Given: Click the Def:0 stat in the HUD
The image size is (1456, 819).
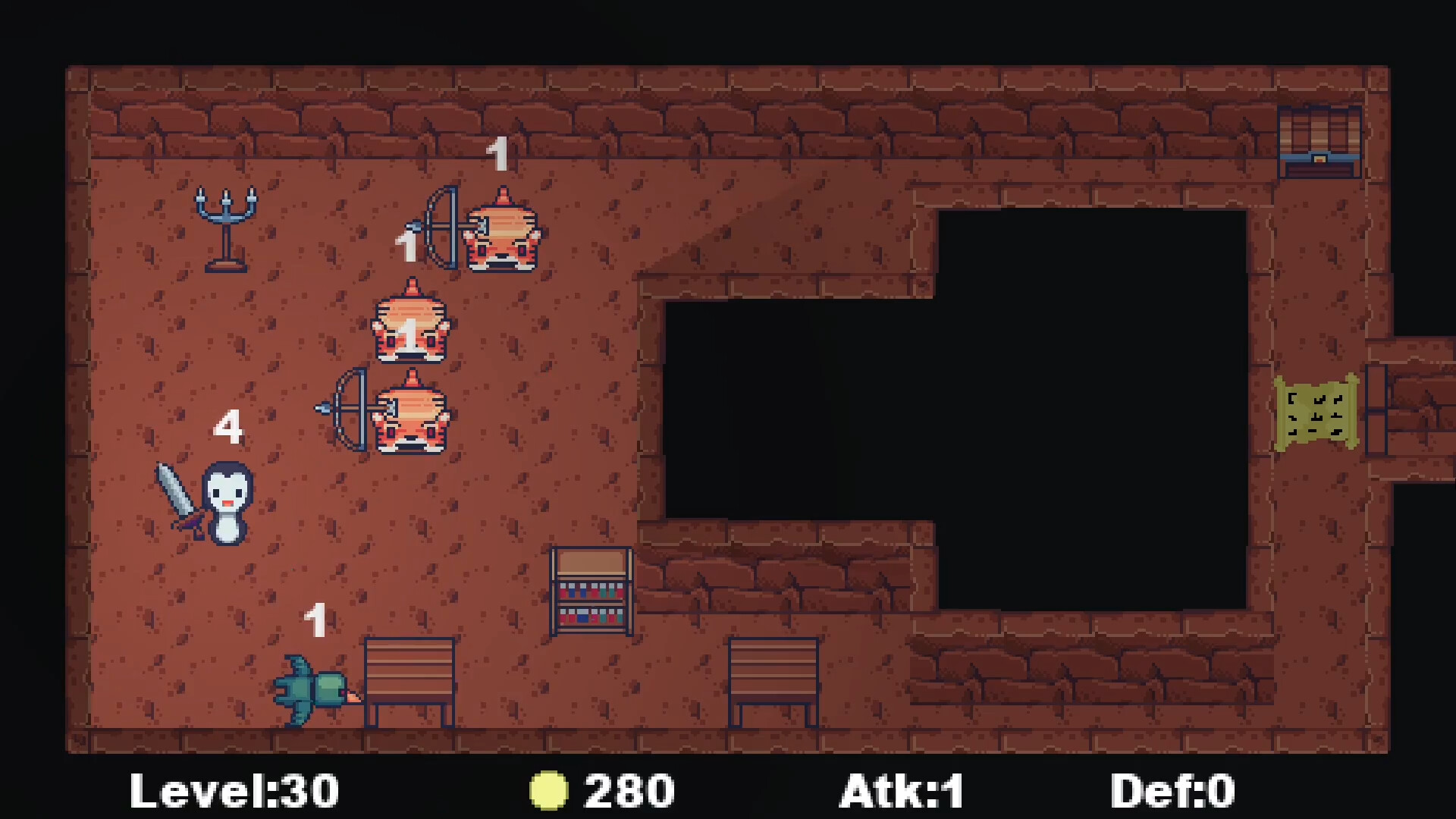Looking at the screenshot, I should (1171, 789).
